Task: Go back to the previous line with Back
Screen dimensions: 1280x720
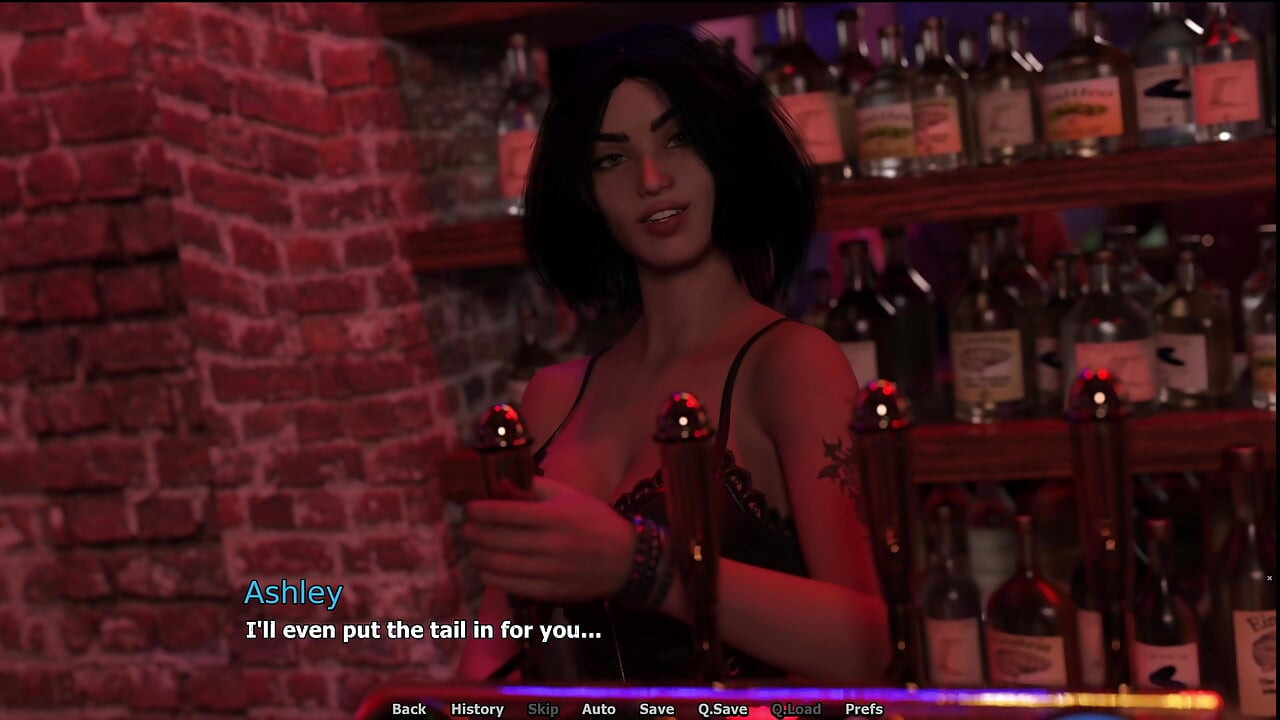Action: 408,709
